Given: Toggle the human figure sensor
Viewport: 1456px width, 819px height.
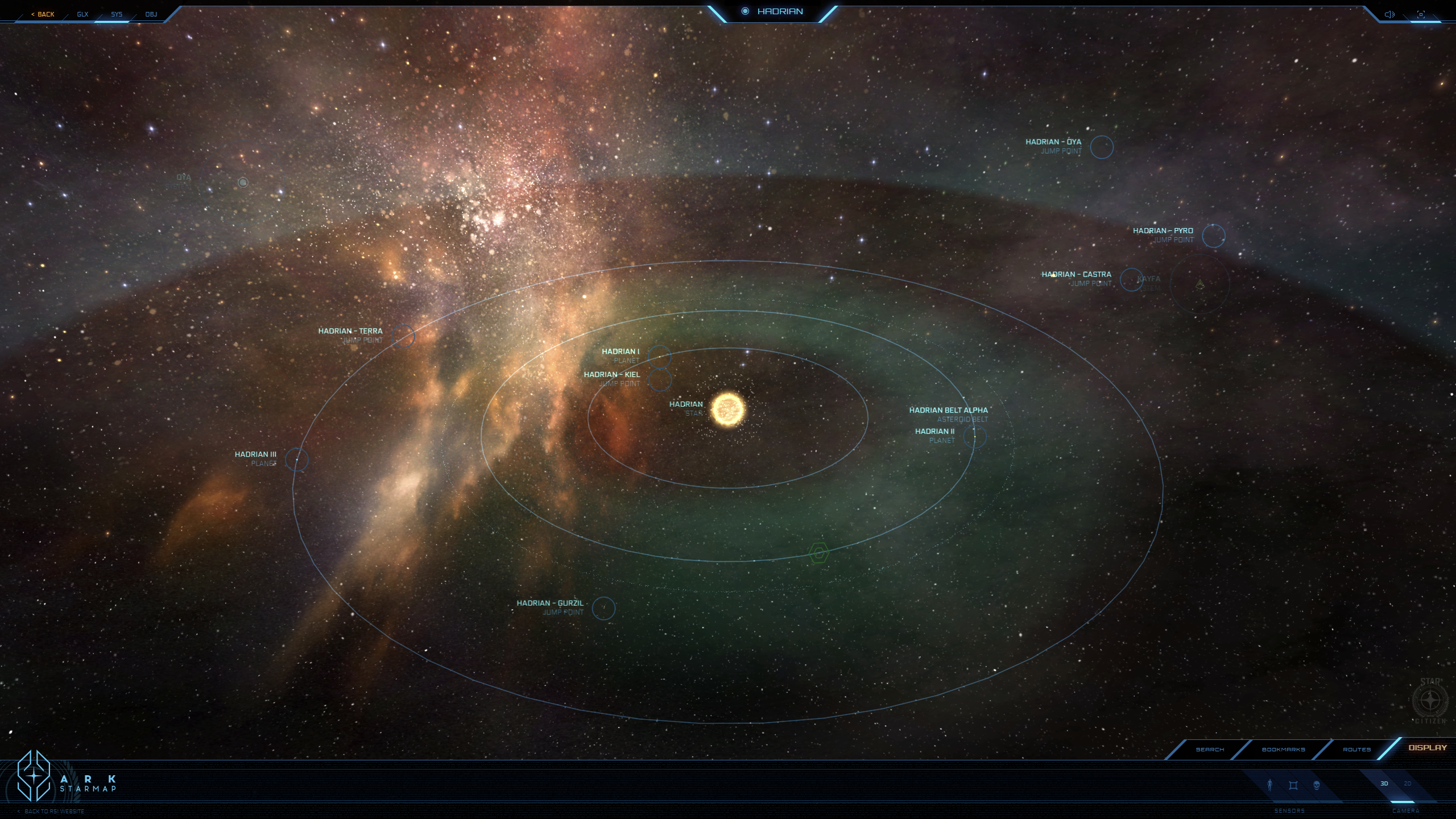Looking at the screenshot, I should tap(1270, 785).
